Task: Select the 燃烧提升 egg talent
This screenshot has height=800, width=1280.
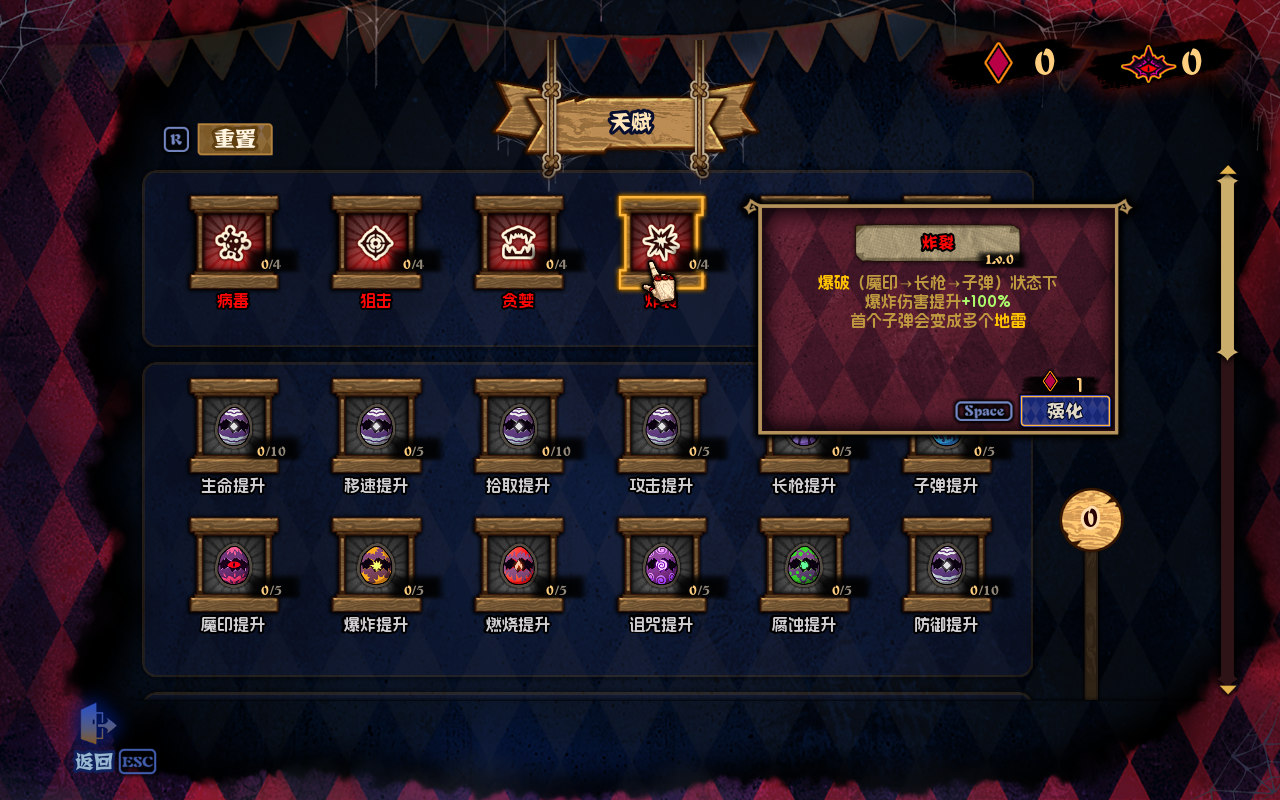Action: (518, 566)
